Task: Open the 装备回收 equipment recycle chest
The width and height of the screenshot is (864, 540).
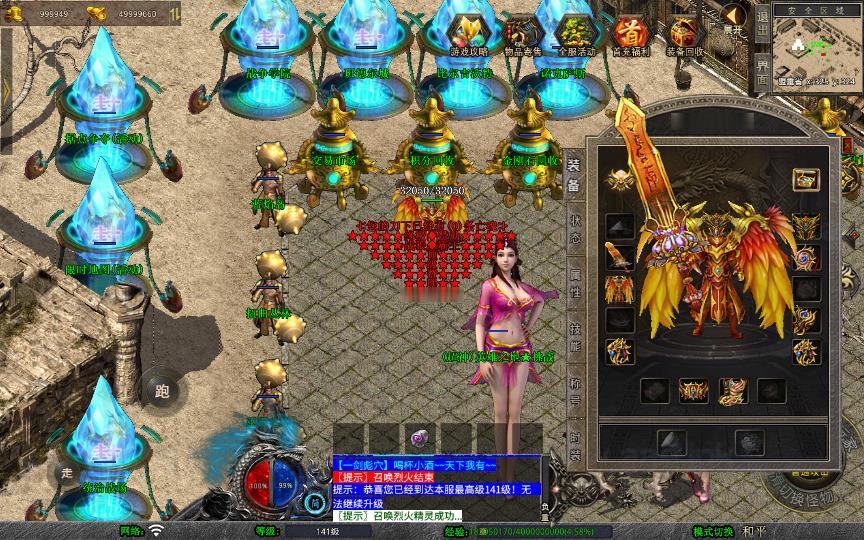Action: tap(684, 34)
